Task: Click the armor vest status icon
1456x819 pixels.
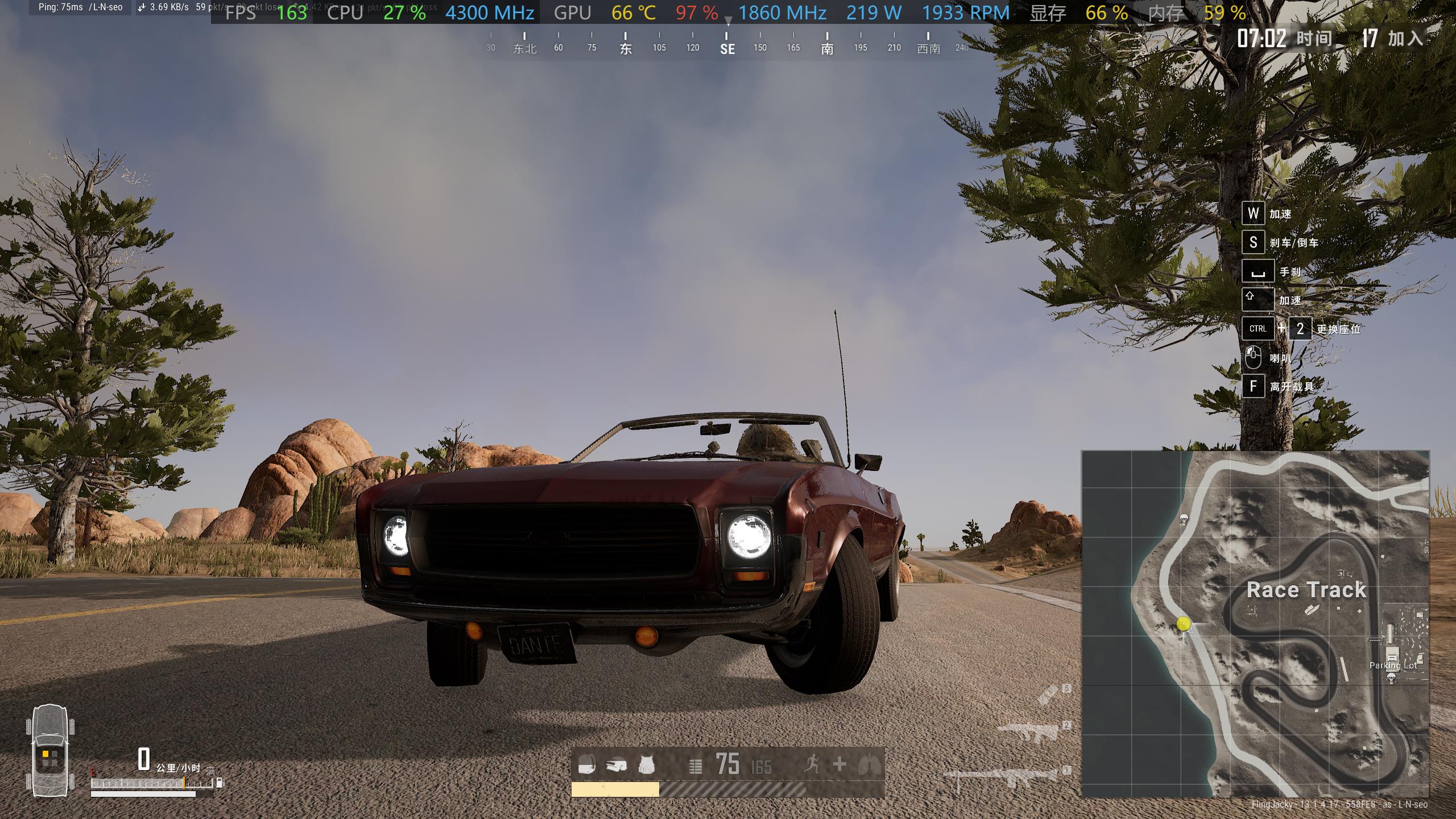Action: (646, 765)
